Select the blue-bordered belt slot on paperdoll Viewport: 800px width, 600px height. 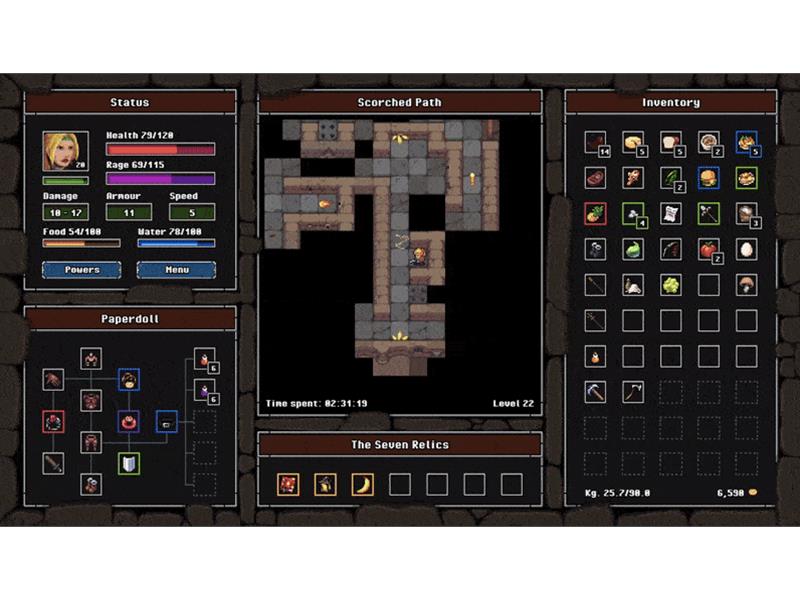(x=166, y=421)
